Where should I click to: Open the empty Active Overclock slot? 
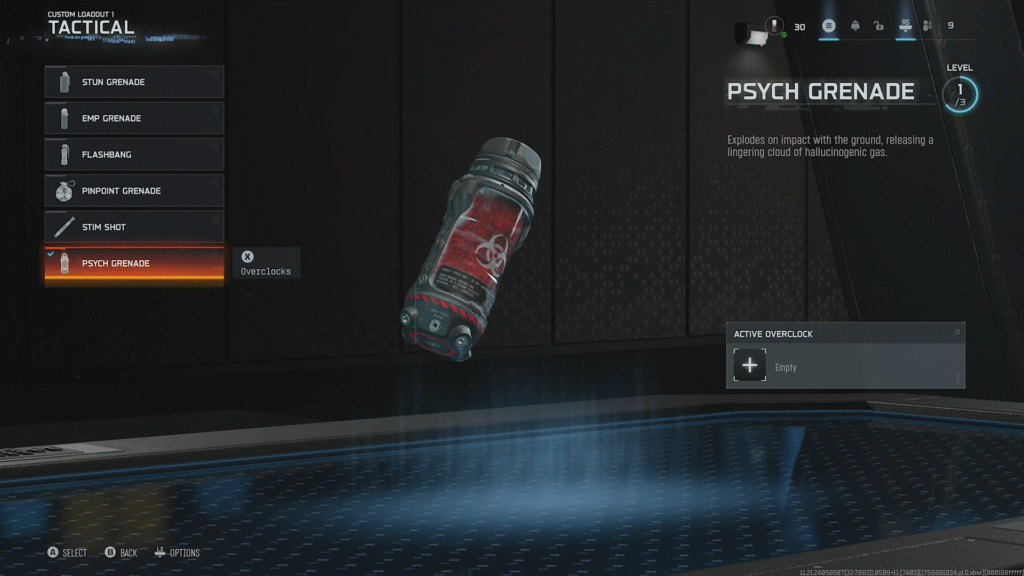coord(750,366)
